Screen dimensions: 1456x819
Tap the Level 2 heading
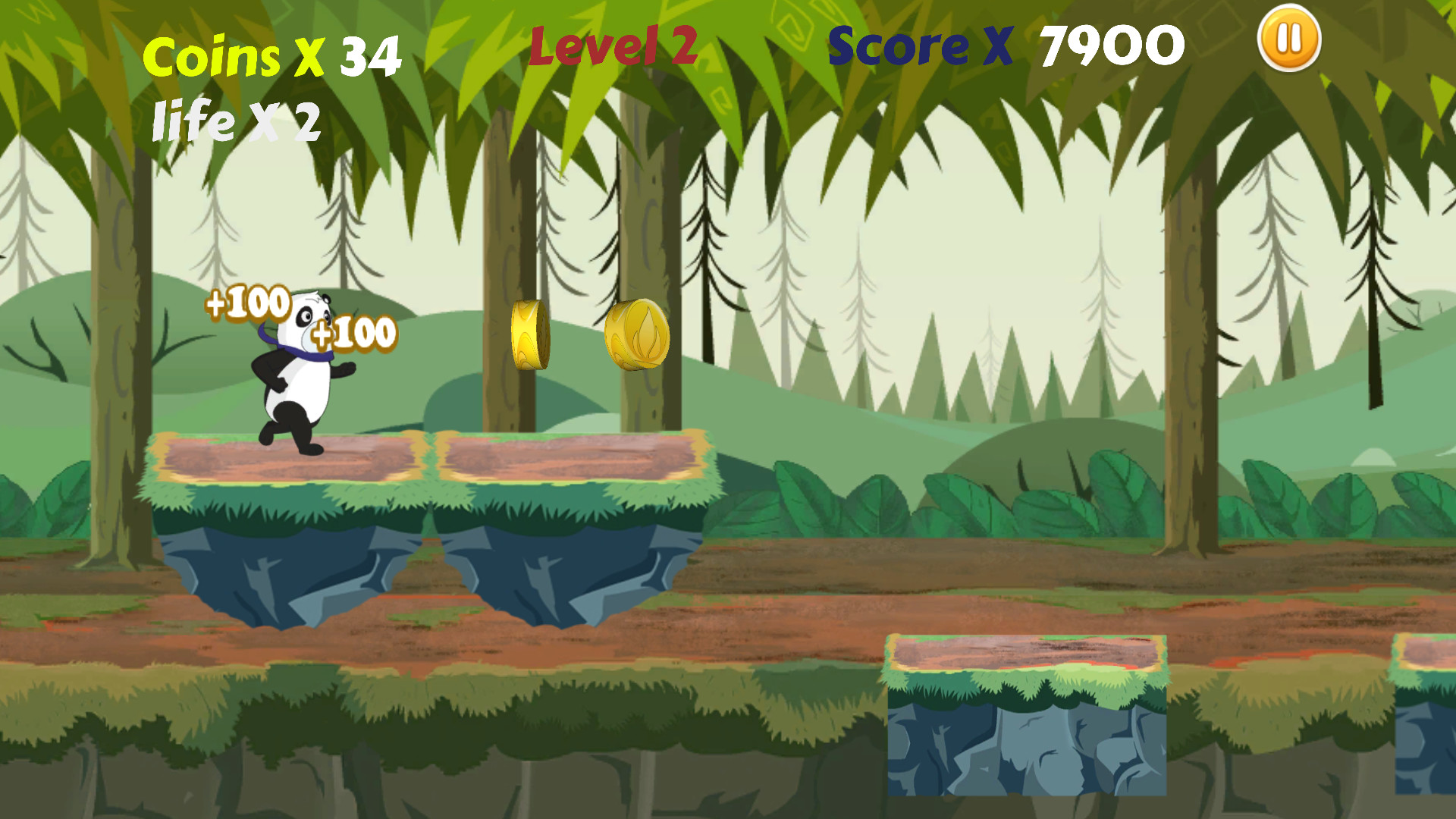[x=613, y=43]
